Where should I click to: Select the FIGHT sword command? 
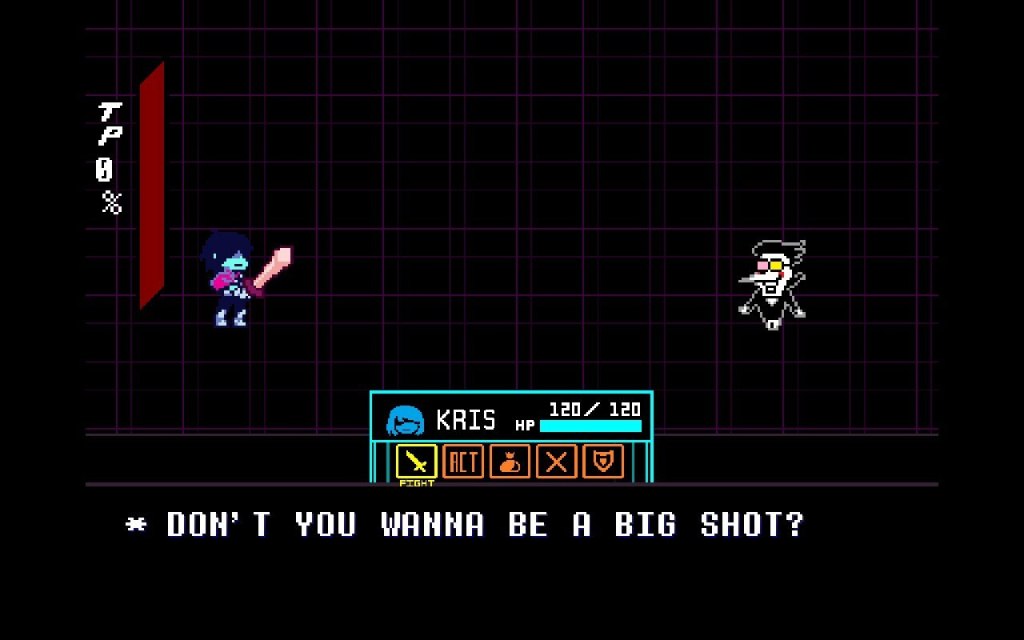[416, 462]
